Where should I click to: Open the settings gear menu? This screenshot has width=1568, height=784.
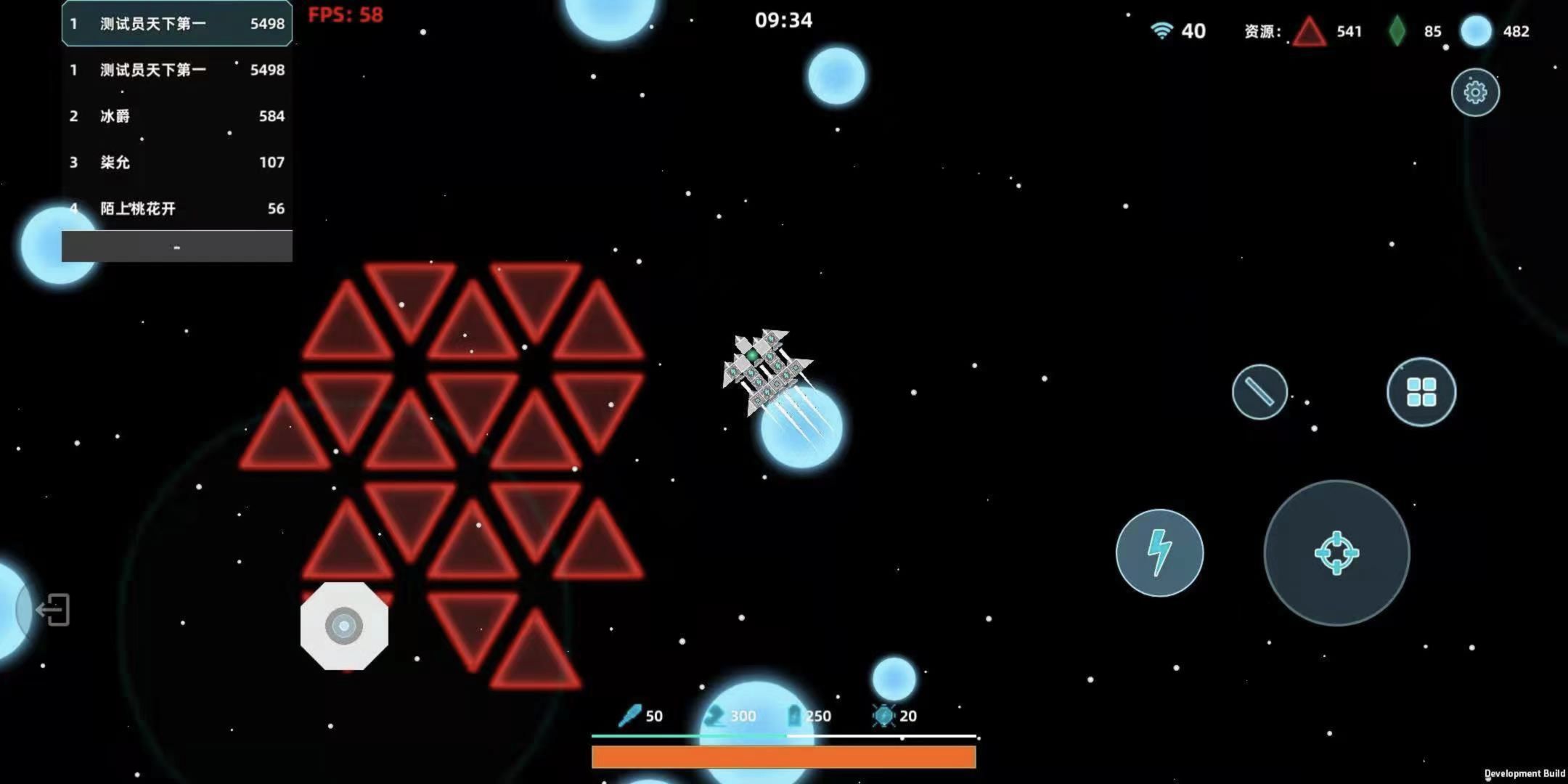(1476, 93)
